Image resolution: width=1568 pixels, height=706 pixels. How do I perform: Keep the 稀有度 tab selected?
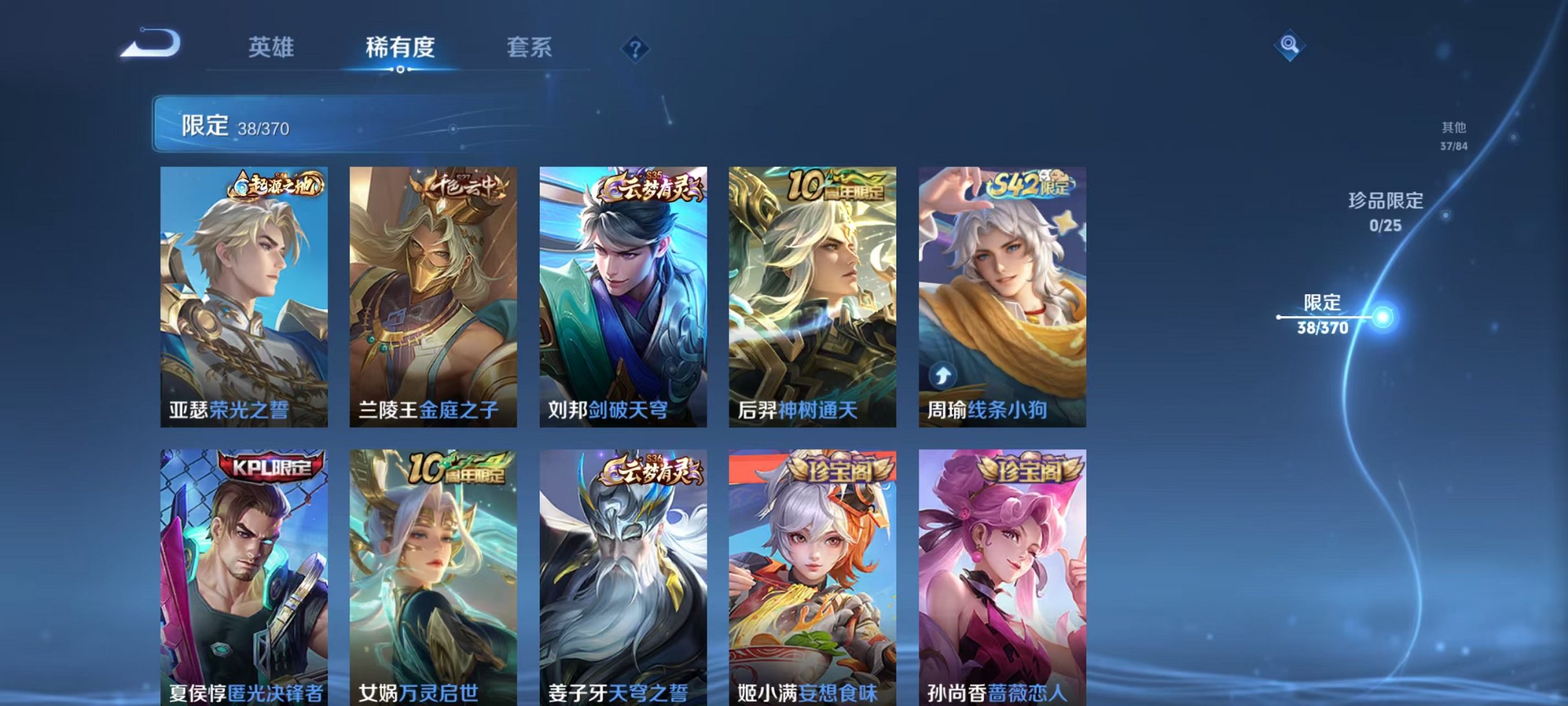click(x=400, y=47)
